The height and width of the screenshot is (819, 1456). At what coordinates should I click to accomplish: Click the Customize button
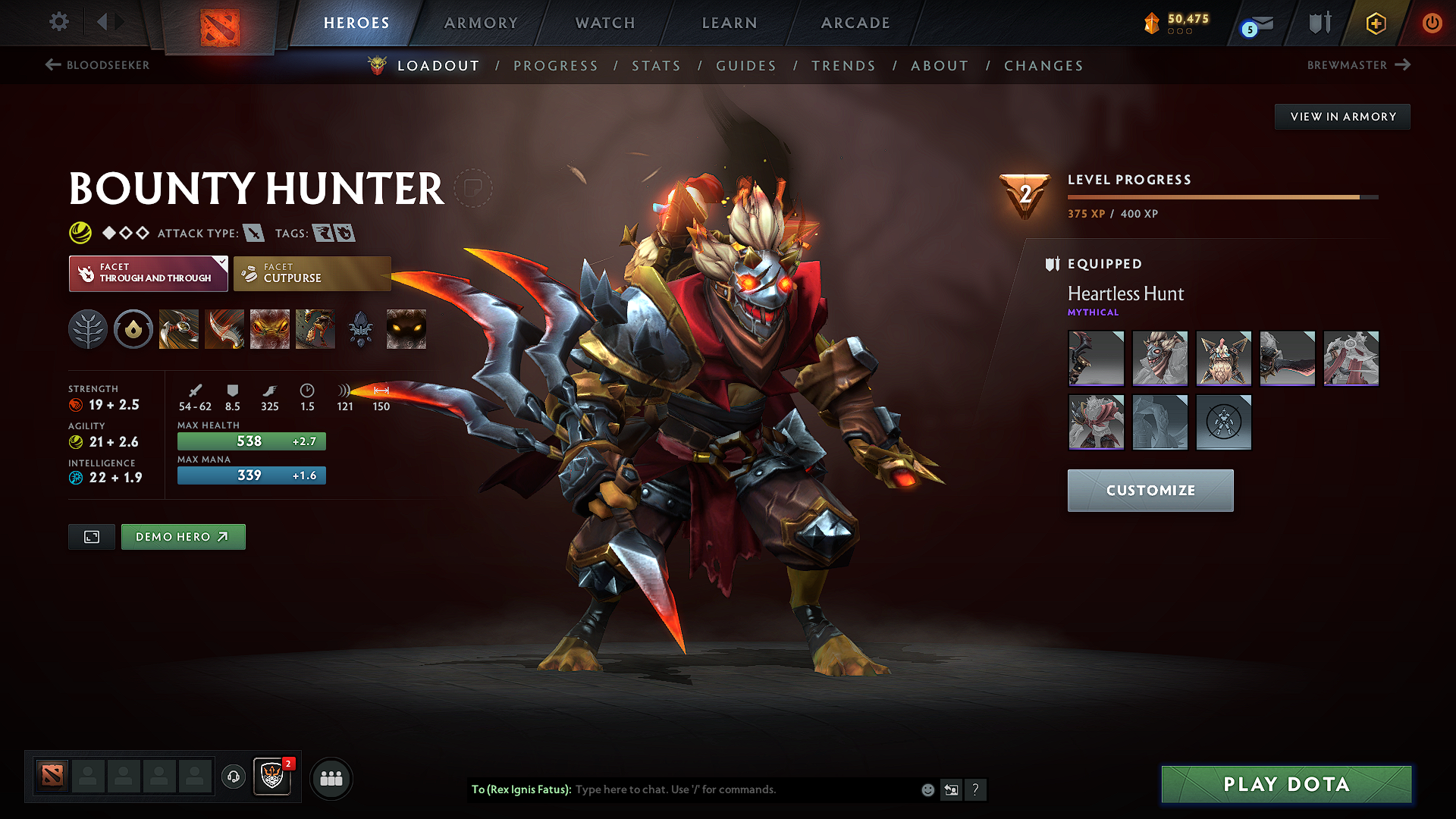coord(1150,490)
